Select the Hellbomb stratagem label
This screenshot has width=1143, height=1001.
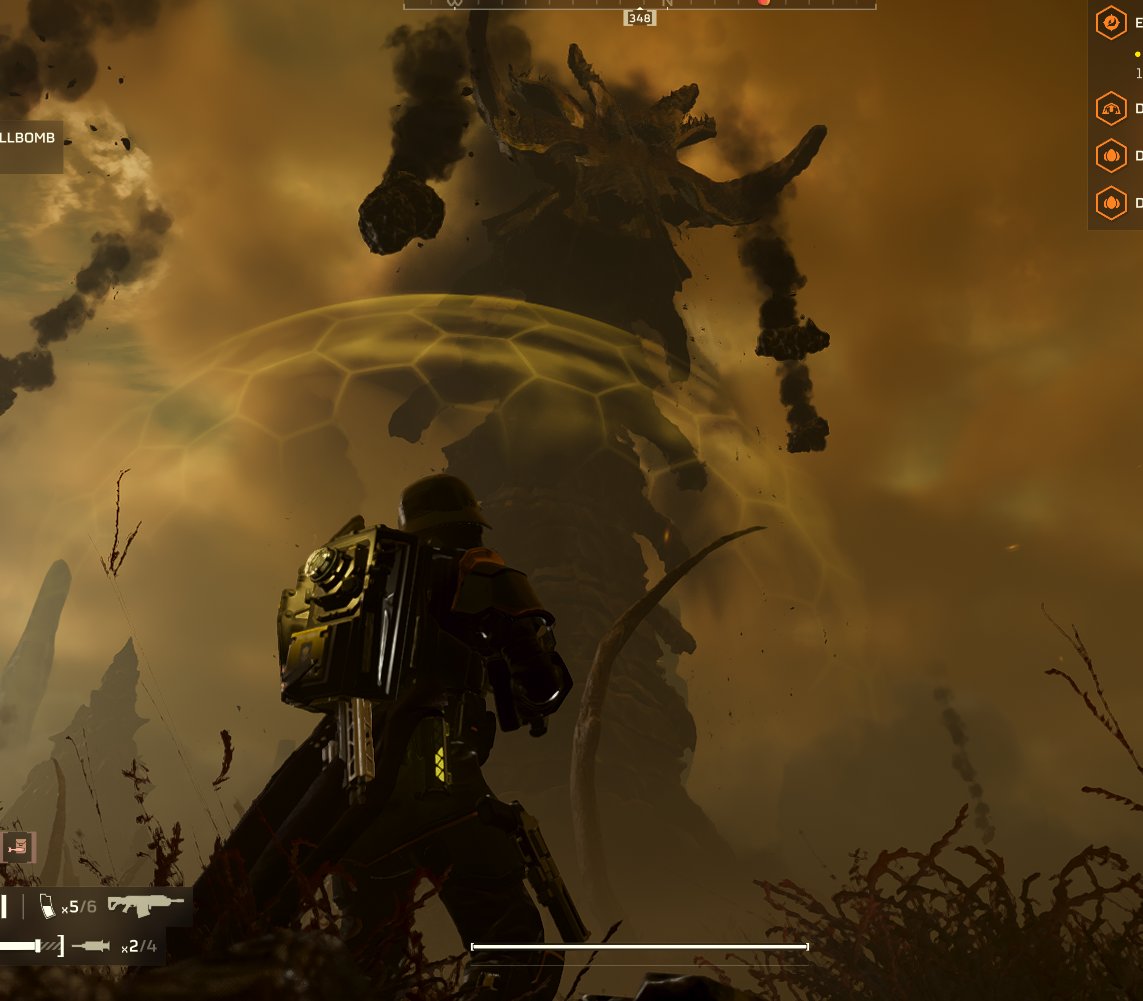pos(29,139)
